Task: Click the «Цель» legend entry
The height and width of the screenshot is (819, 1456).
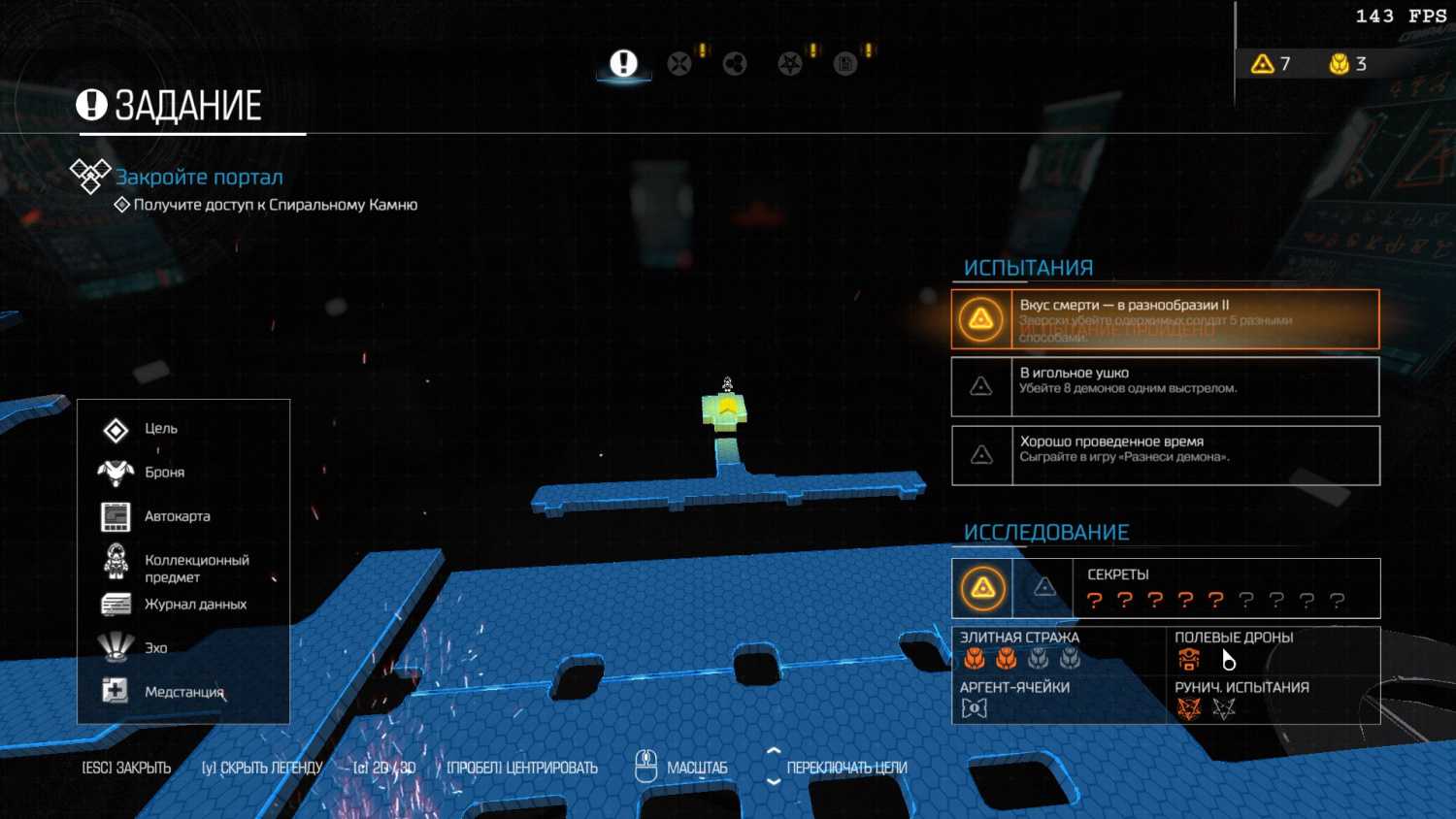Action: click(160, 429)
